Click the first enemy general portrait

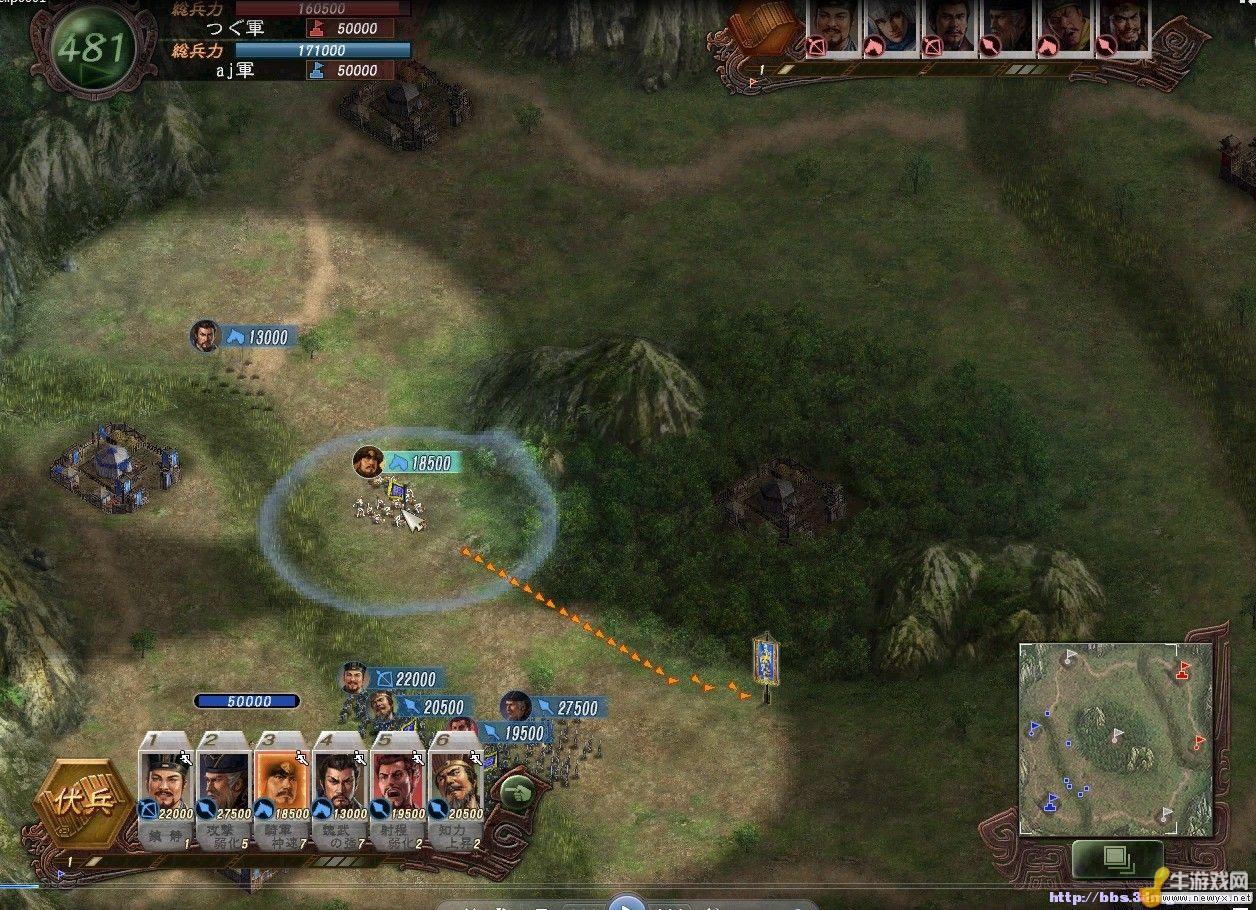(834, 27)
